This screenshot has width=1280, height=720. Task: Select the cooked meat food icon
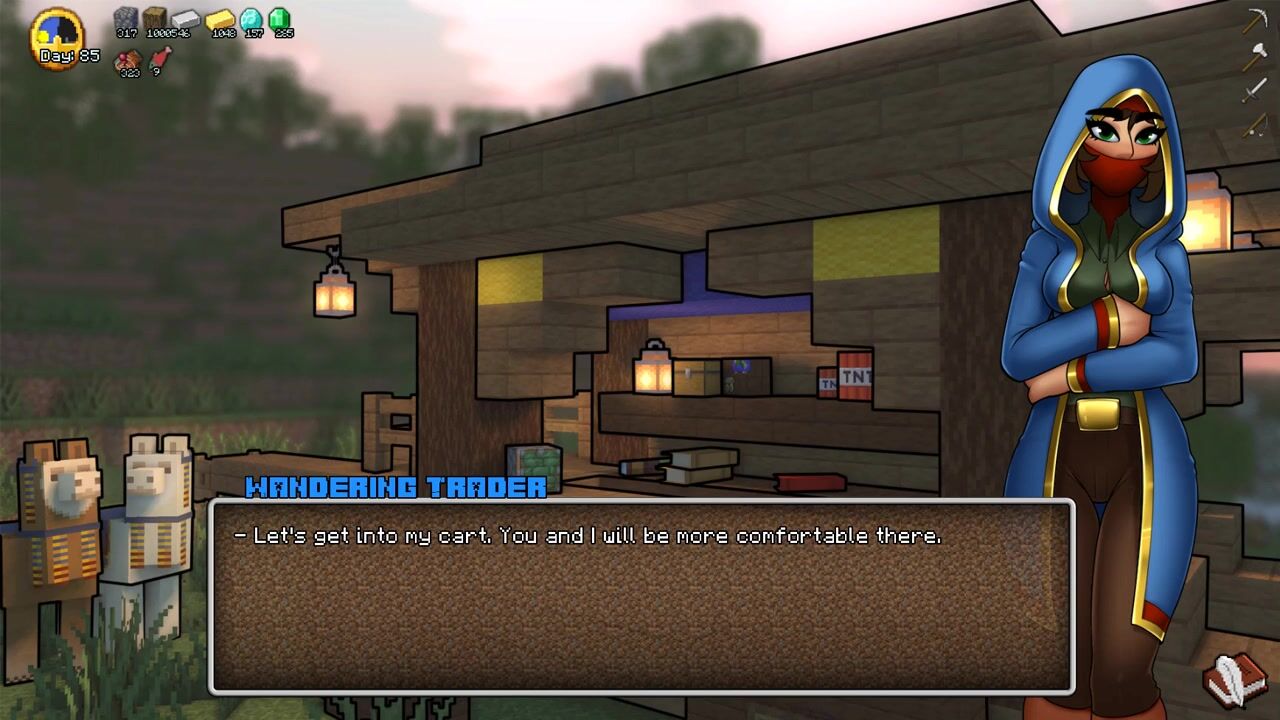click(129, 61)
